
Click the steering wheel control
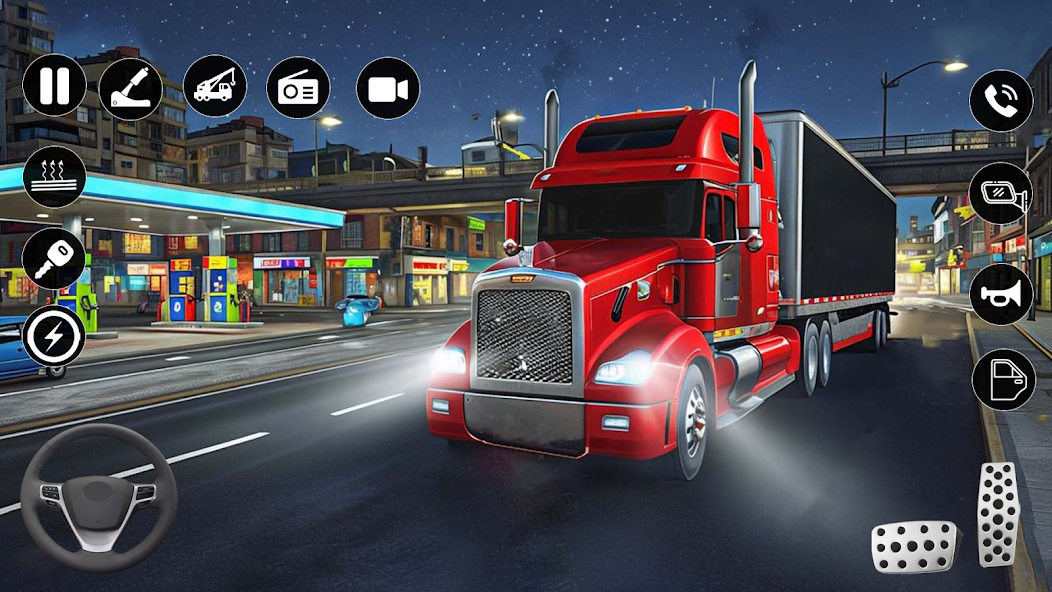98,497
